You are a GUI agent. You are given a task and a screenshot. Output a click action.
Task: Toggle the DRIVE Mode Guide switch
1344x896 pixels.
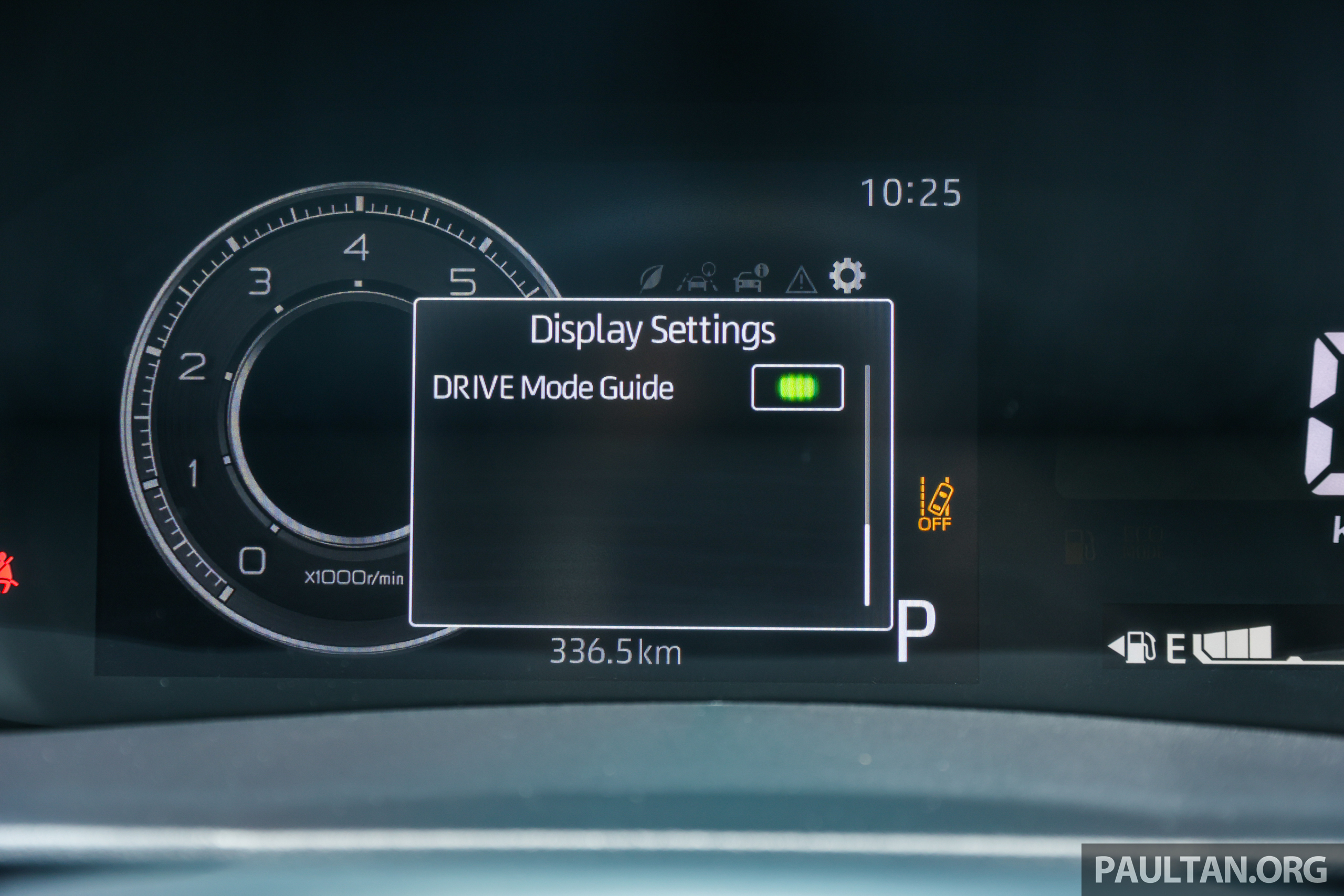pyautogui.click(x=797, y=387)
